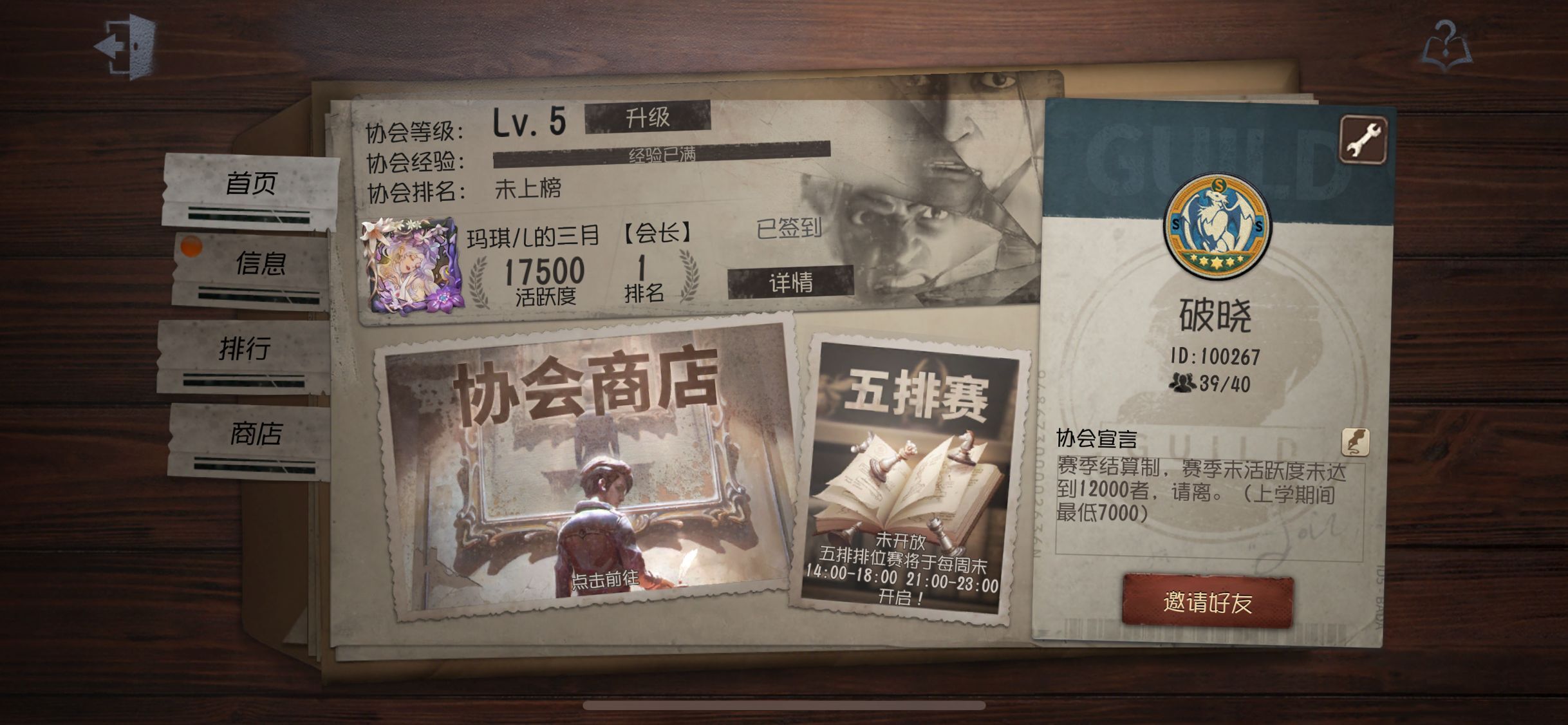The width and height of the screenshot is (1568, 725).
Task: Edit the 协会宣言 with the quill icon
Action: [x=1355, y=442]
